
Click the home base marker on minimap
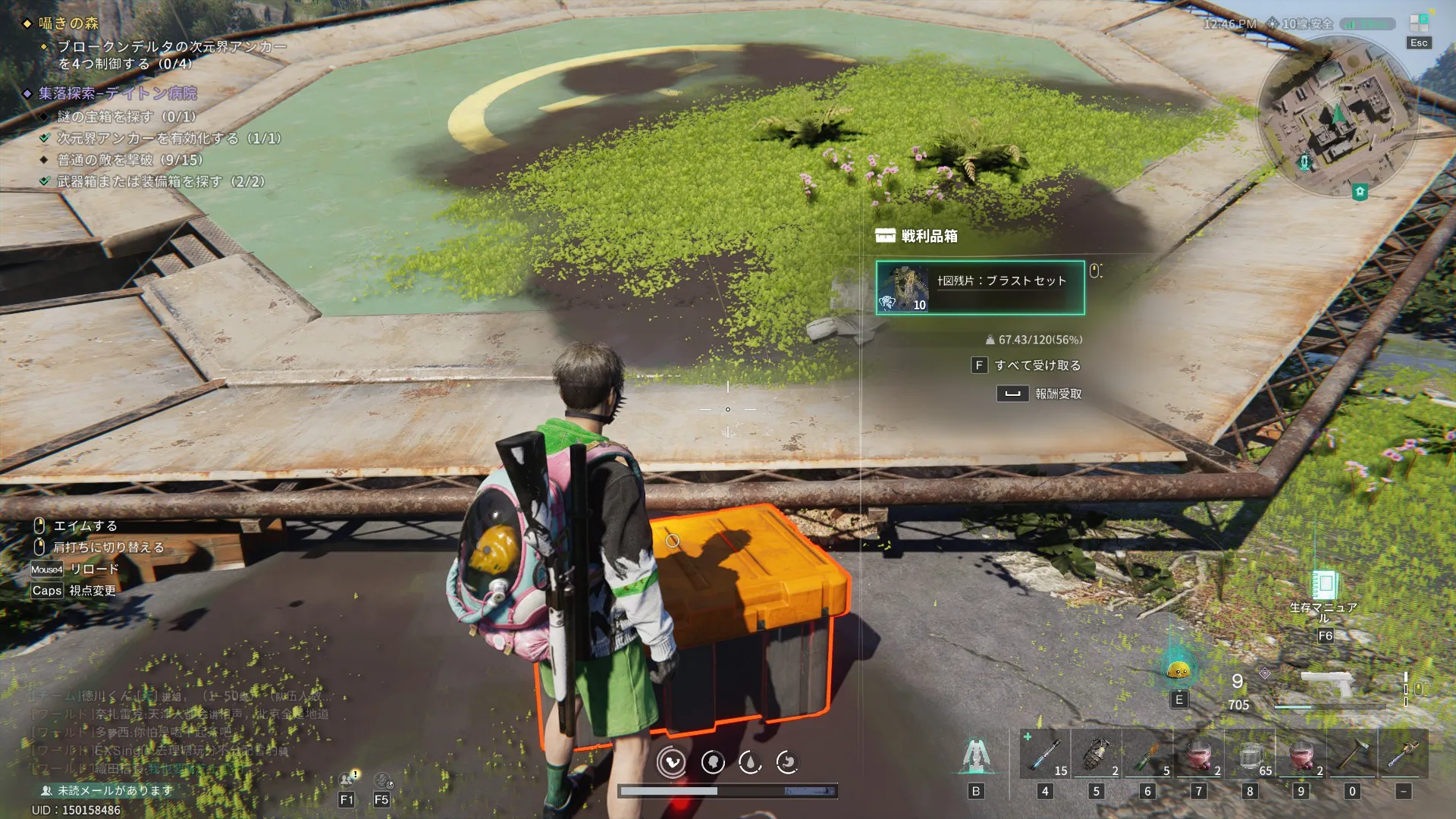[1360, 192]
